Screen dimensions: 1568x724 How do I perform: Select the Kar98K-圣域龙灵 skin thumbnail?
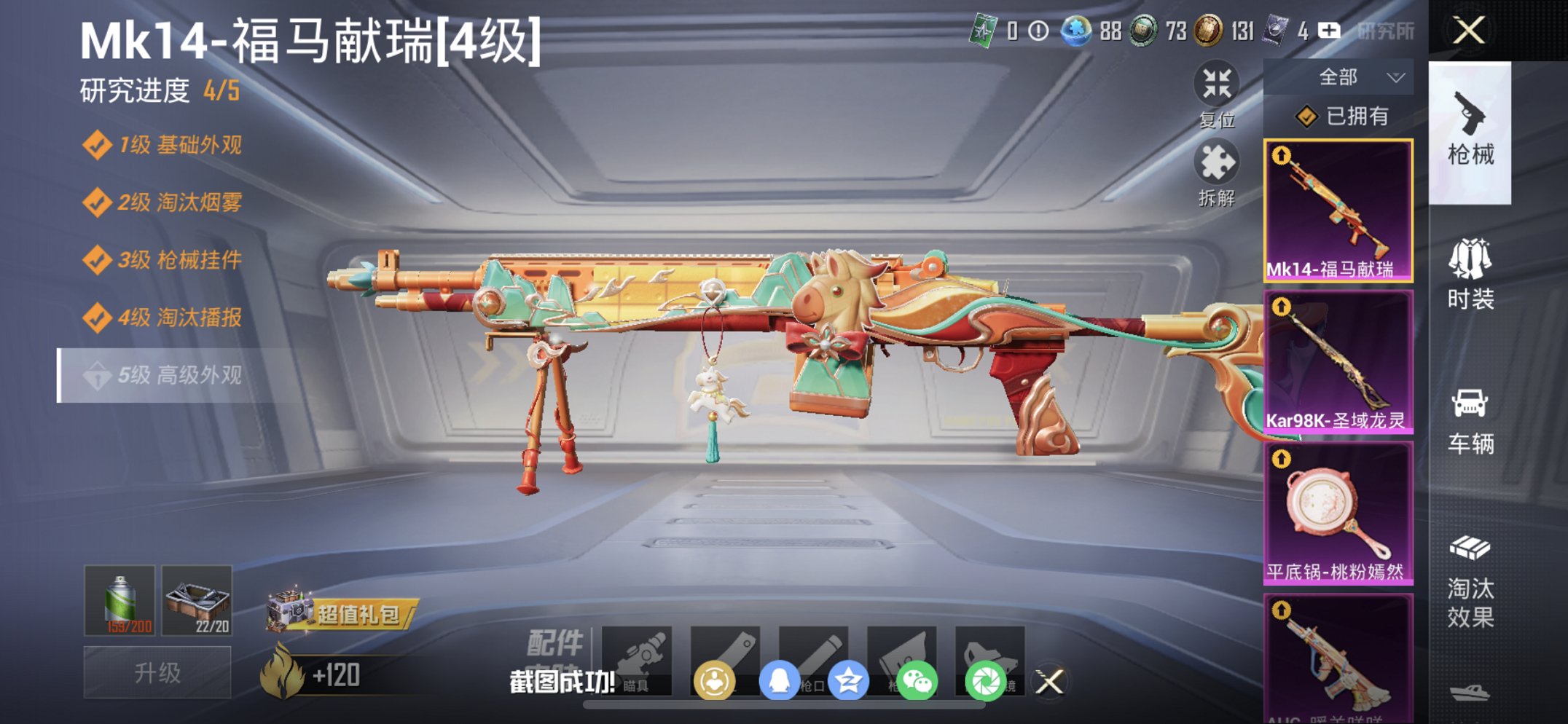[x=1339, y=357]
